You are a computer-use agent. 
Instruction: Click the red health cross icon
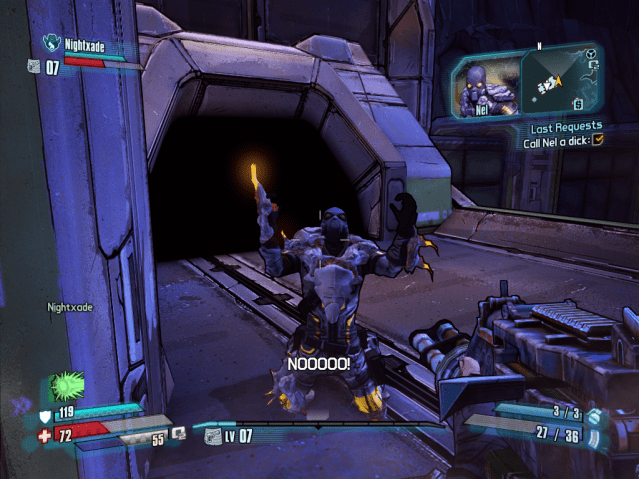[43, 436]
